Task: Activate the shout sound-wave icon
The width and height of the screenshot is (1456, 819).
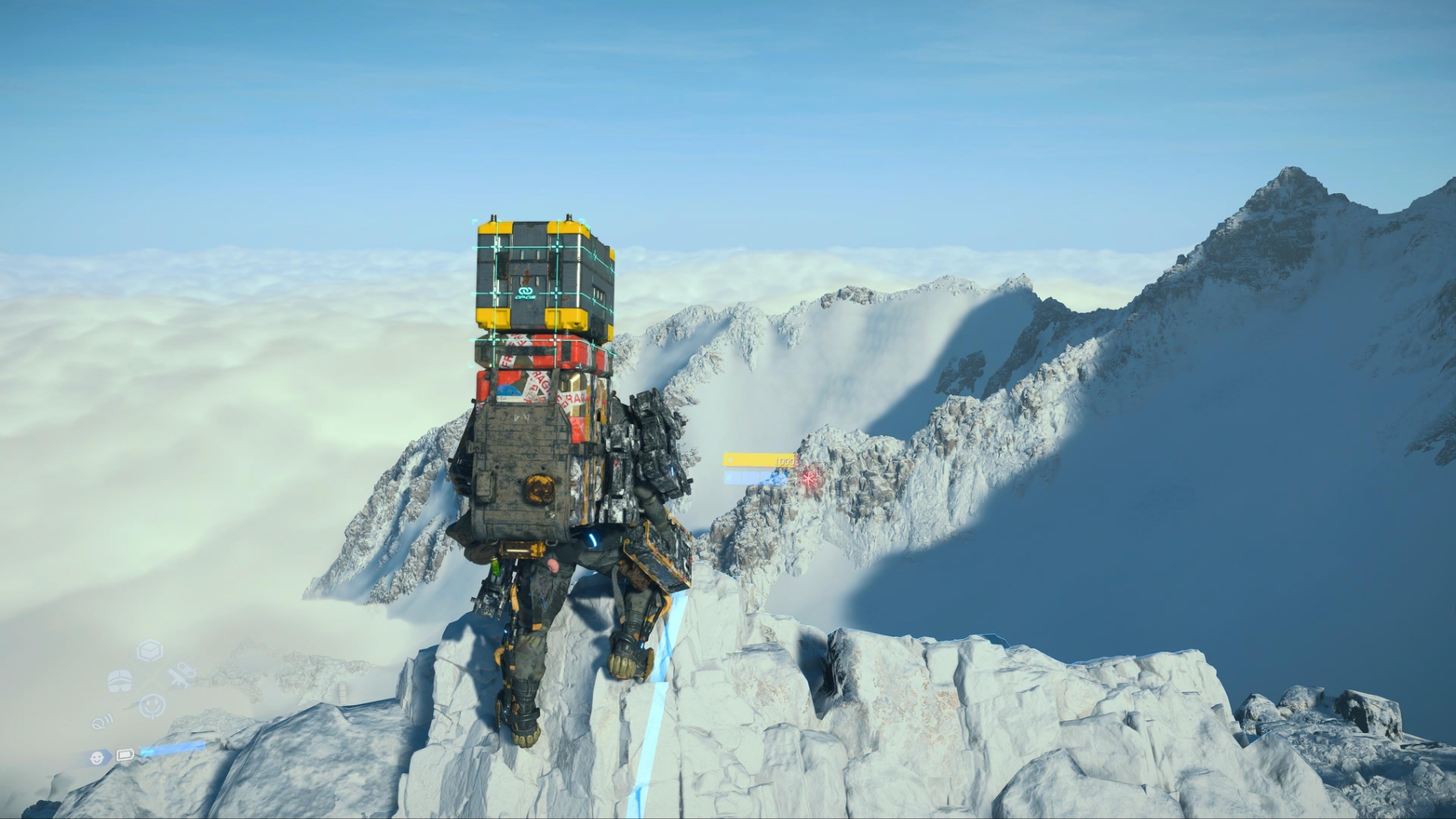Action: [102, 722]
